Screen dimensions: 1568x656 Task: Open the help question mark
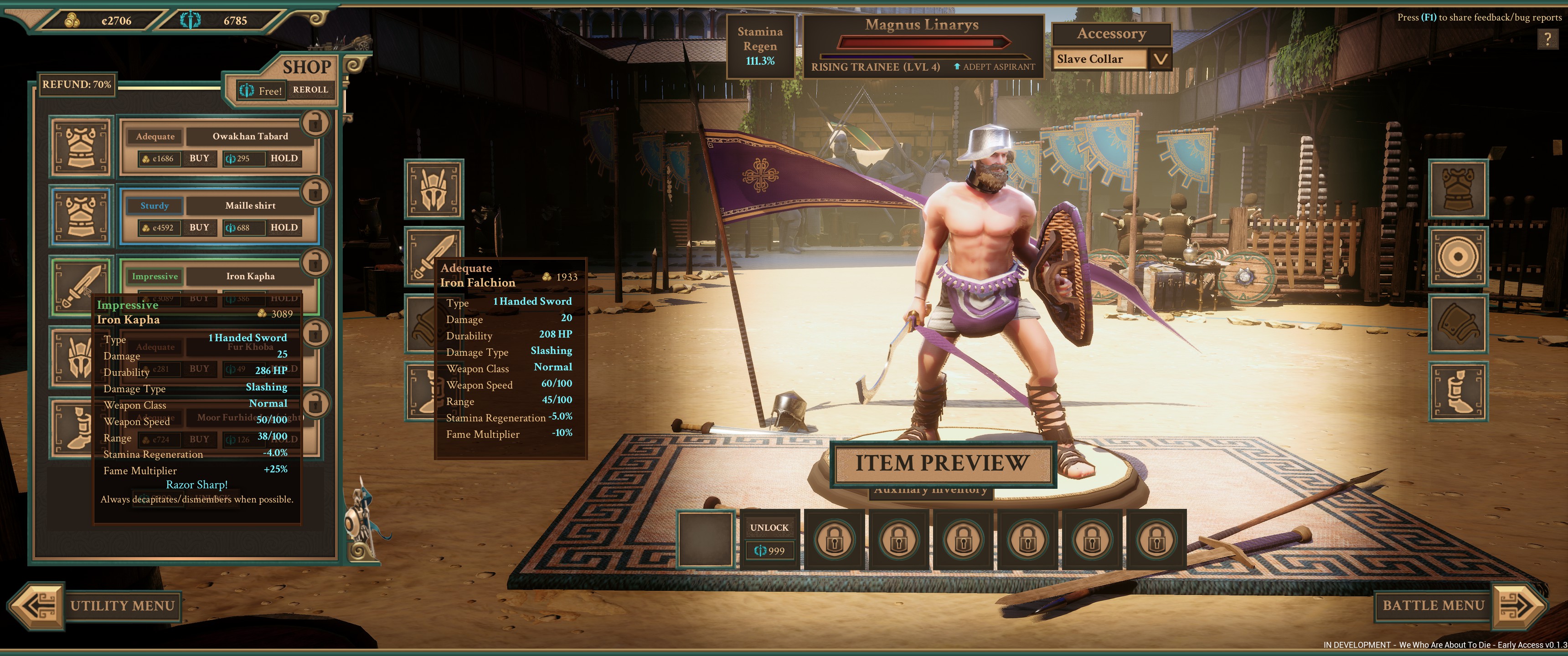[x=1547, y=40]
